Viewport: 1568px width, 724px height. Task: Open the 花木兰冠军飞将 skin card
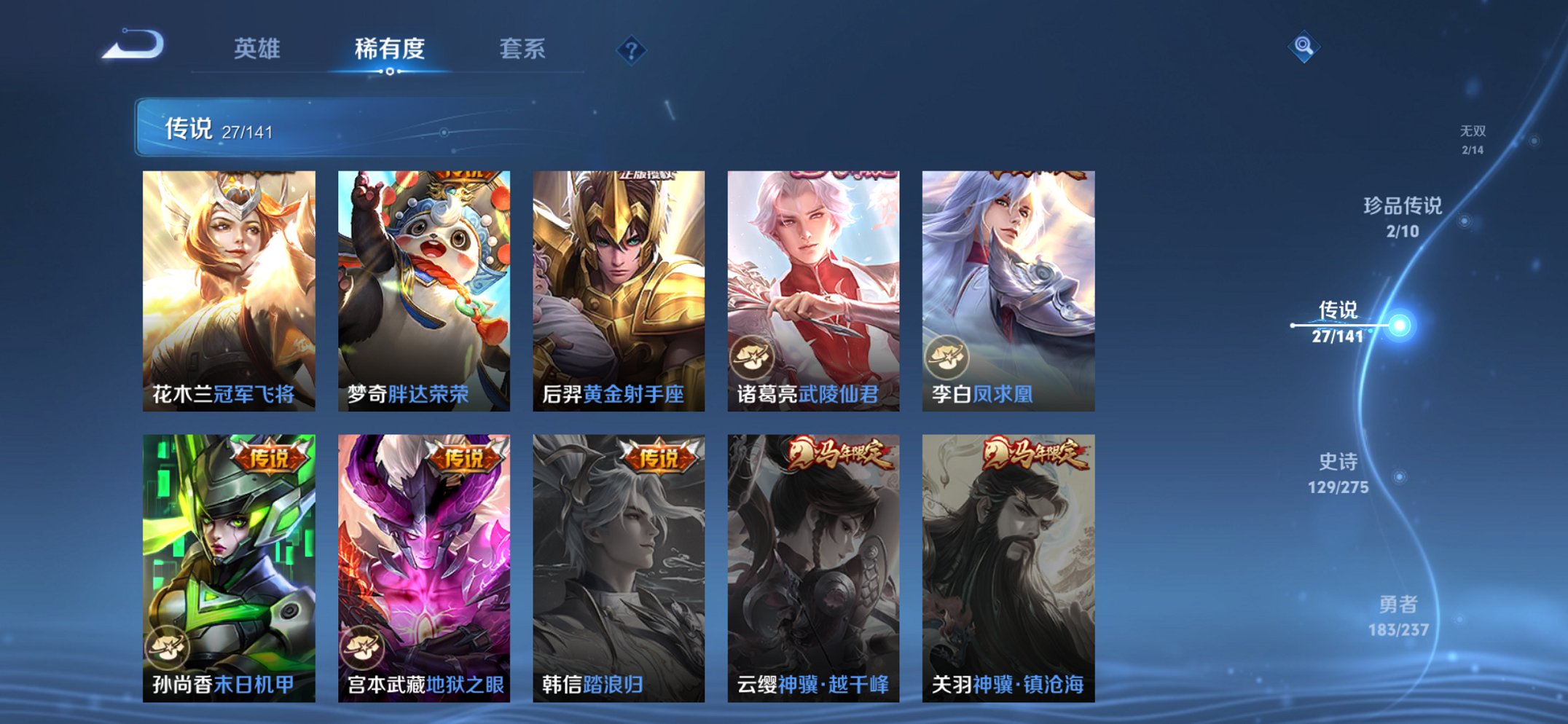pyautogui.click(x=228, y=284)
